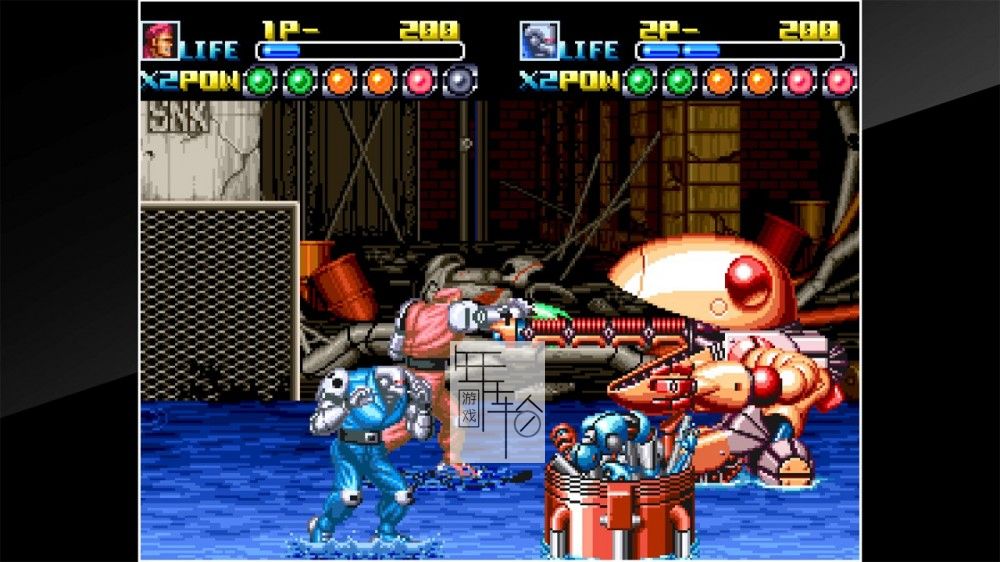Click the 1P red-haired character portrait

coord(160,41)
